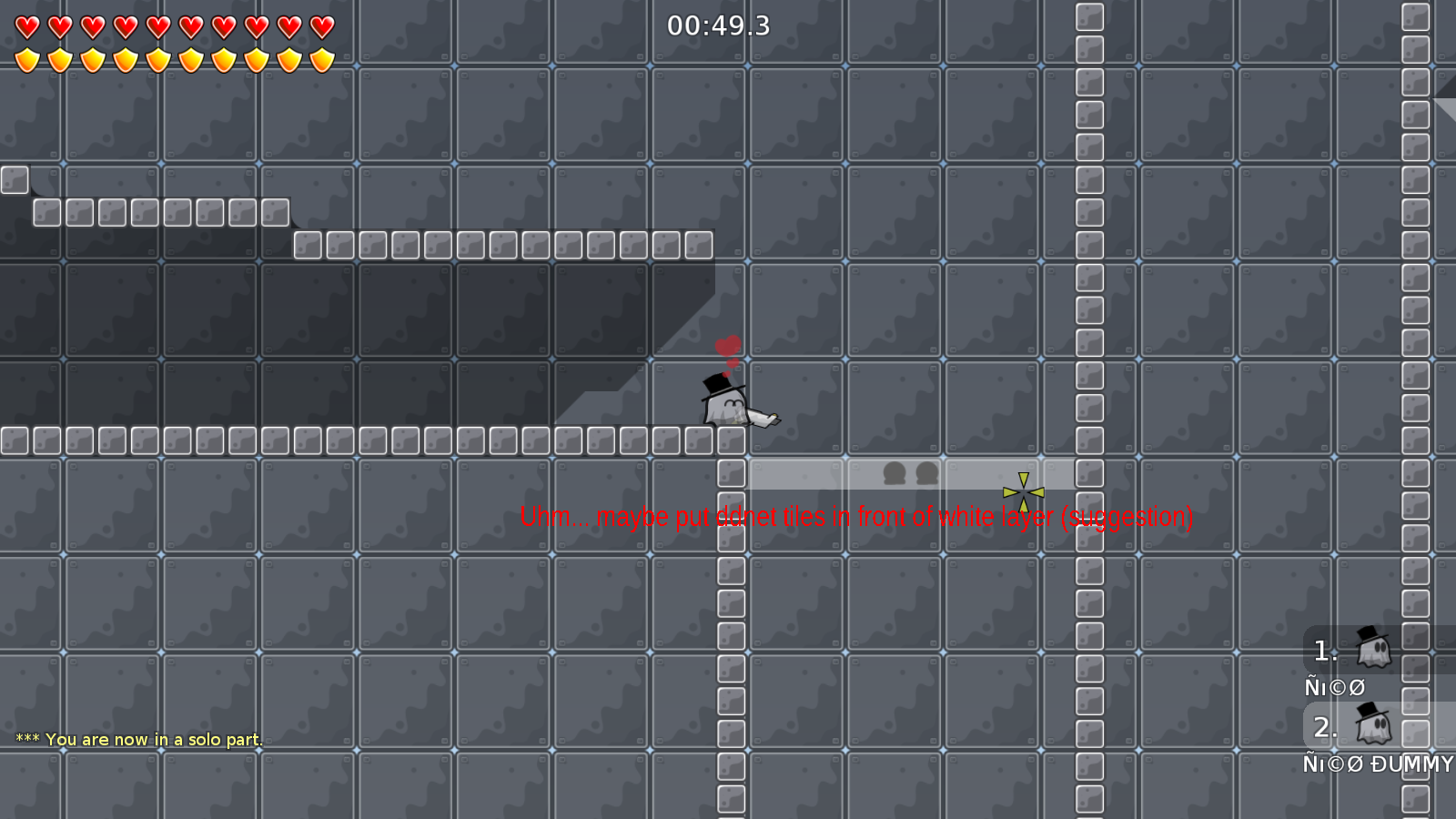Click the 00:49.3 race timer display
This screenshot has height=819, width=1456.
(x=717, y=26)
